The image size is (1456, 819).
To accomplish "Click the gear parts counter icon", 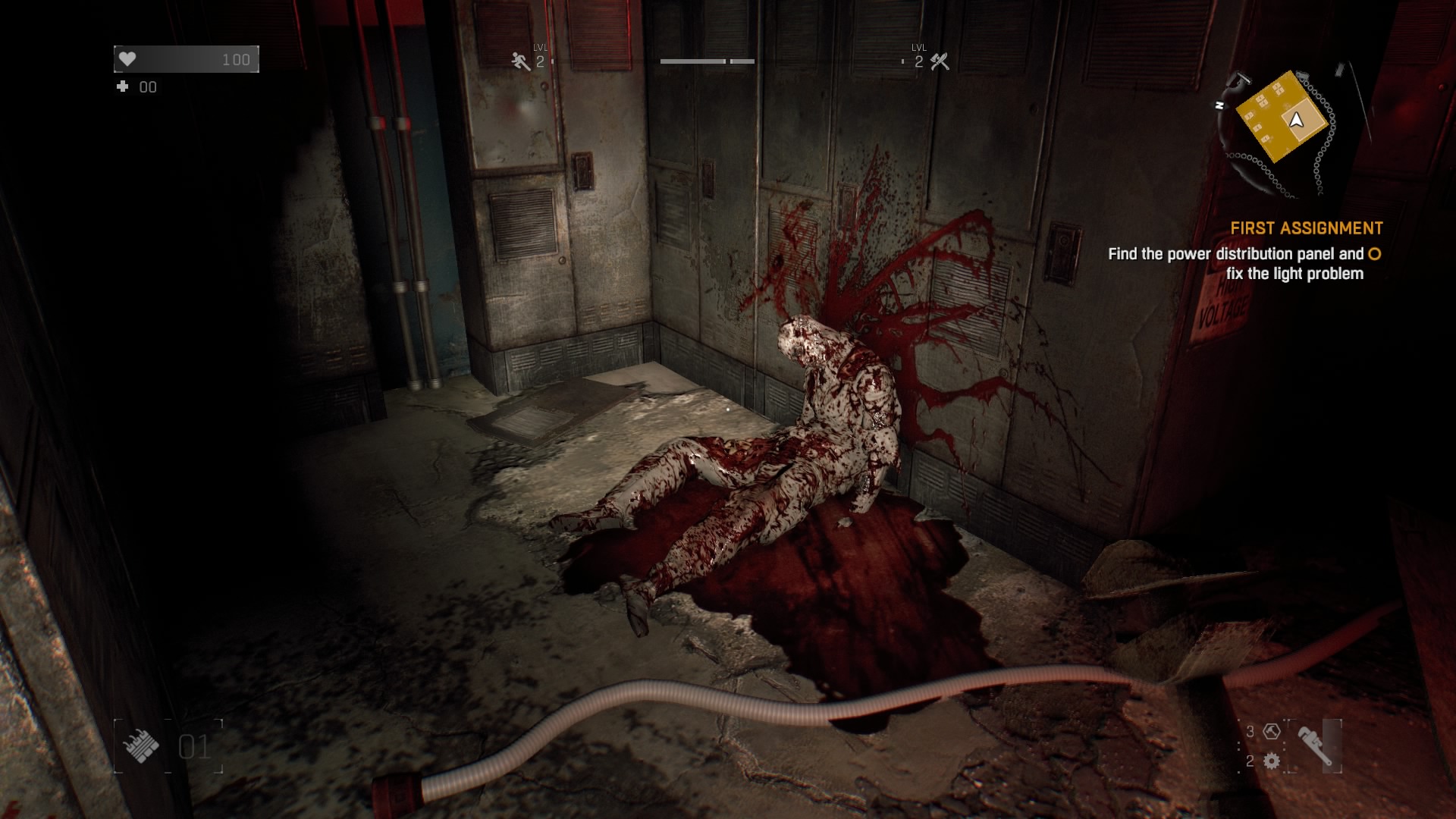I will click(x=1272, y=761).
